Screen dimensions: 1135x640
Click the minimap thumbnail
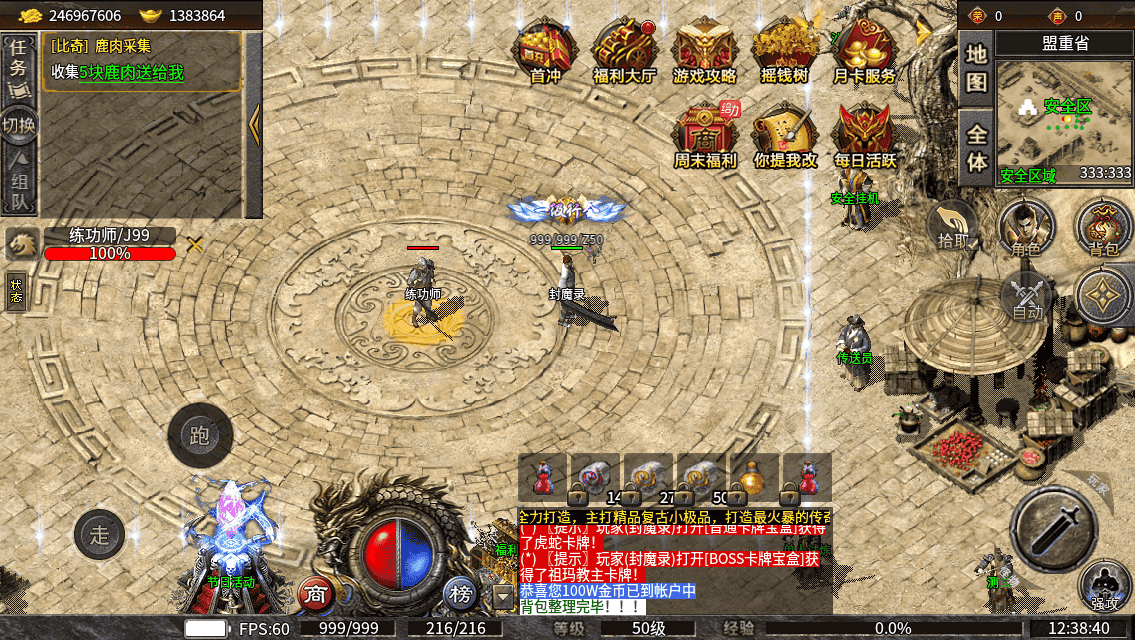click(x=1064, y=120)
